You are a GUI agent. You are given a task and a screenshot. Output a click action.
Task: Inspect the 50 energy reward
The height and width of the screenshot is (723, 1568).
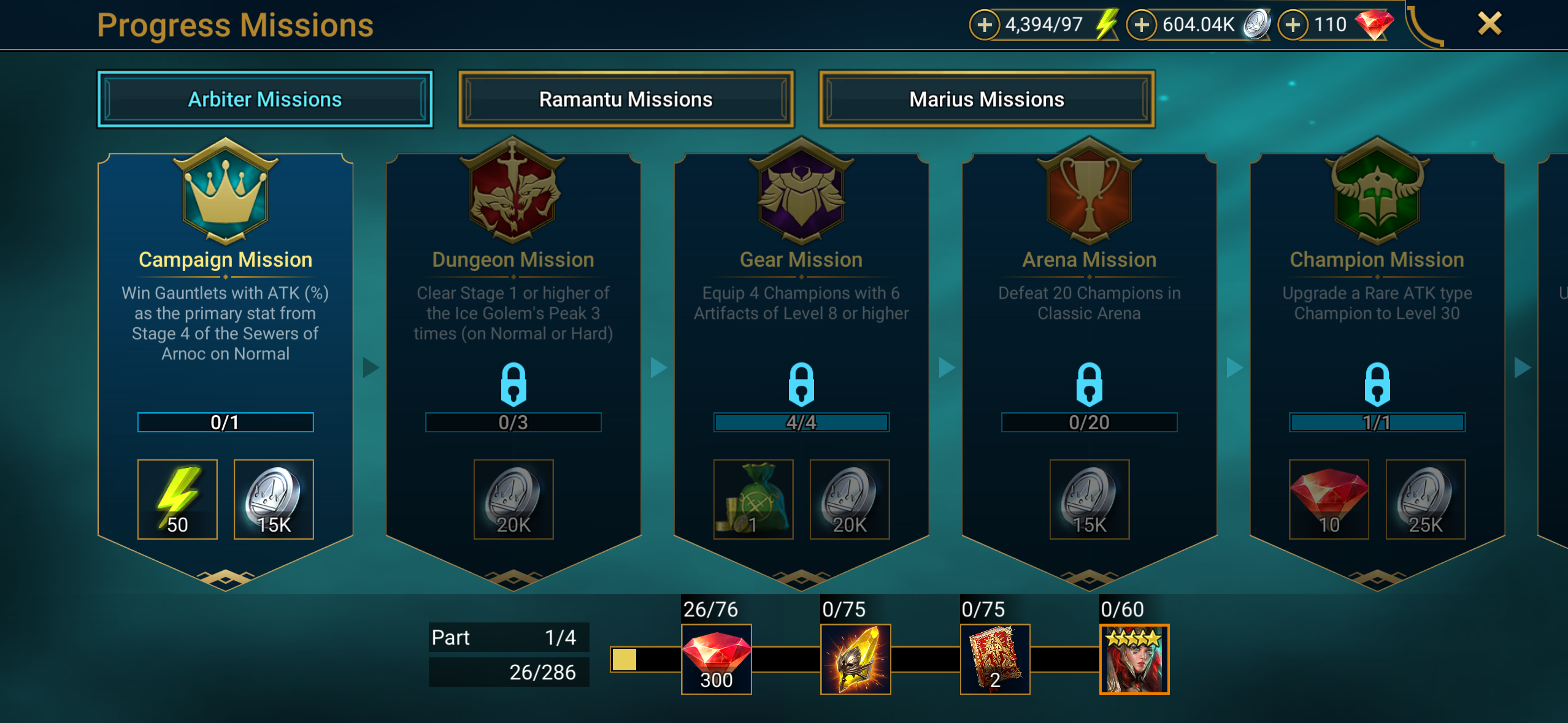(177, 499)
